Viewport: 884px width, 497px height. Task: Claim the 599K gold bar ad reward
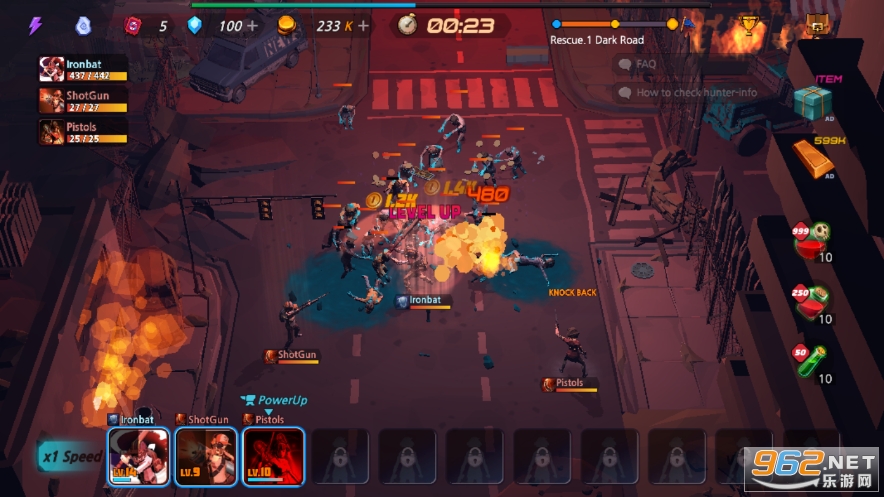pos(813,157)
